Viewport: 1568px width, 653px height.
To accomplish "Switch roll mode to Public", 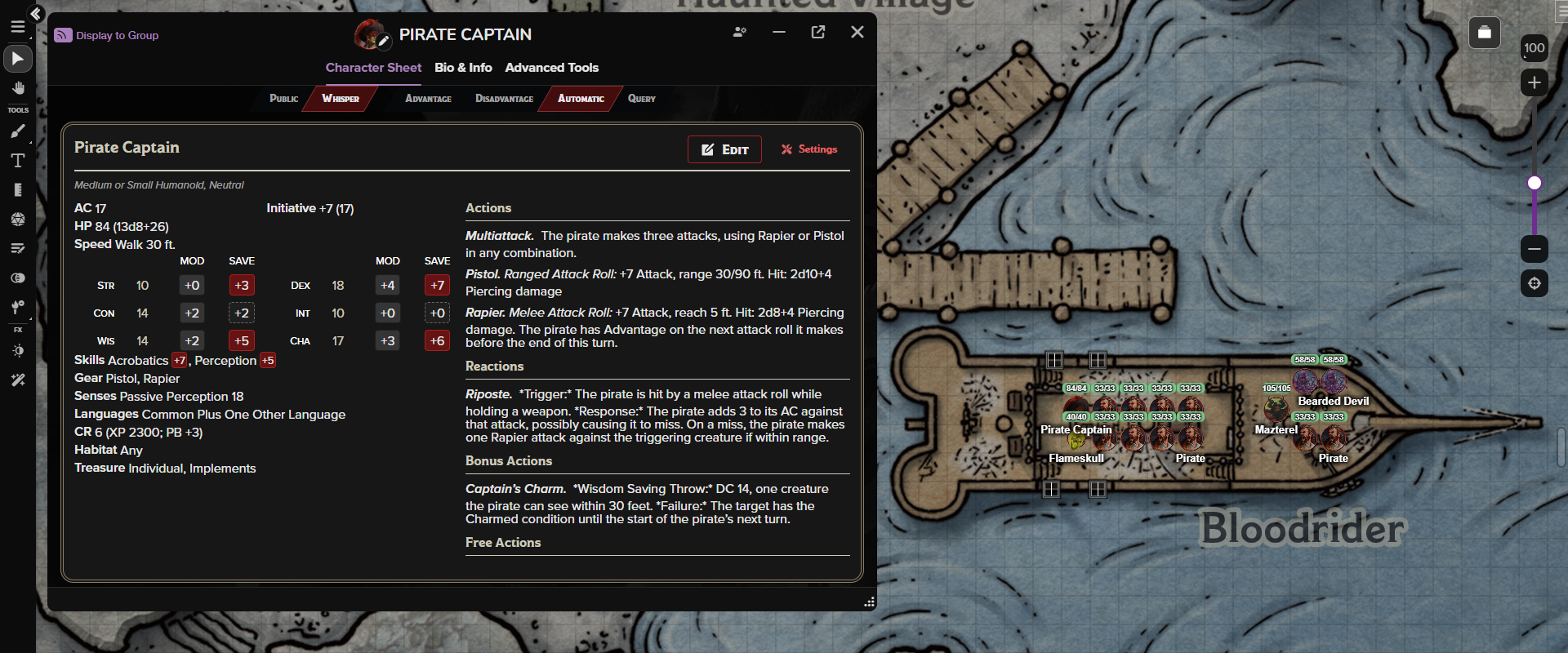I will 283,99.
